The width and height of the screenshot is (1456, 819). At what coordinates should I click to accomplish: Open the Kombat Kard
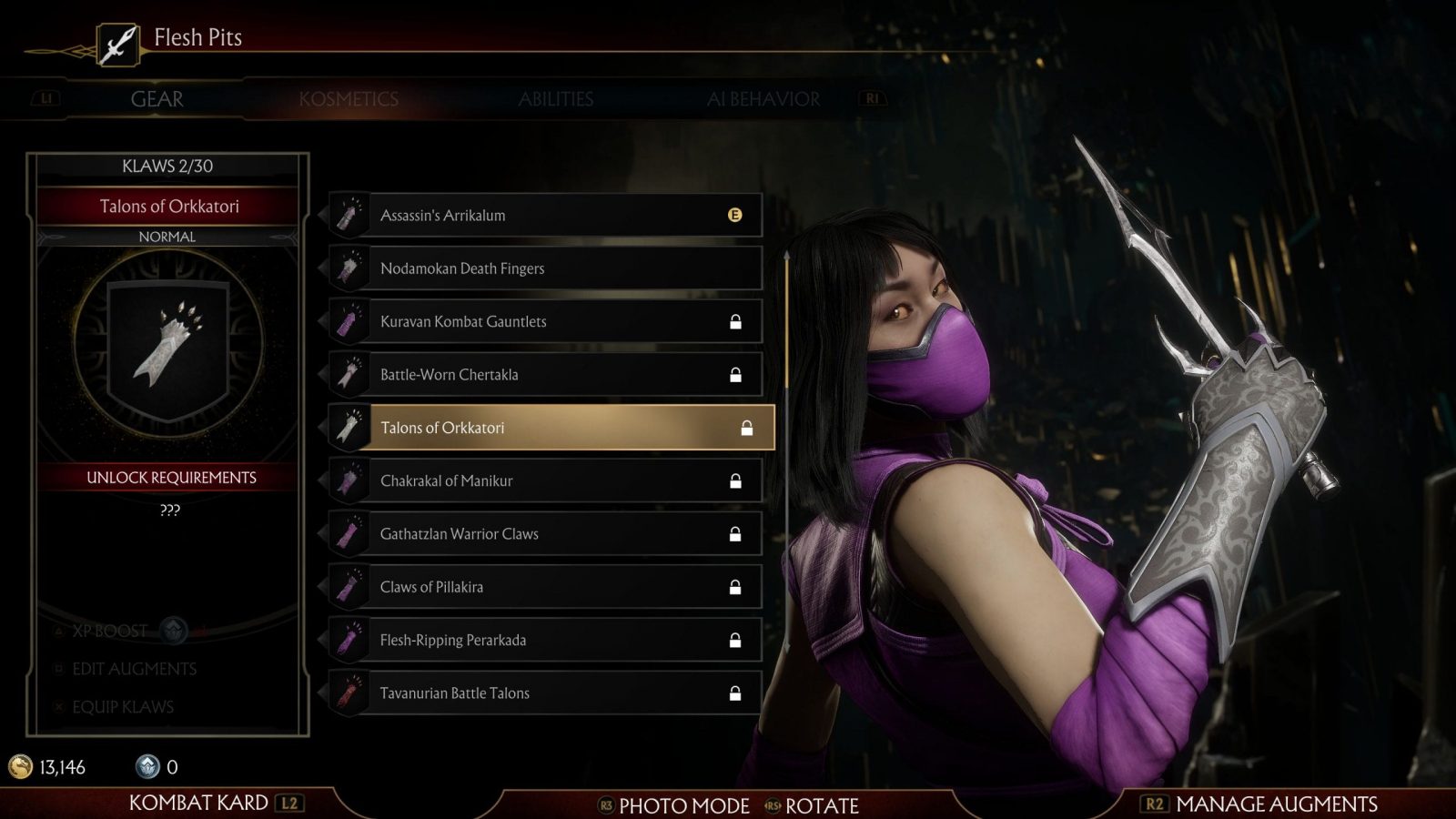tap(198, 803)
